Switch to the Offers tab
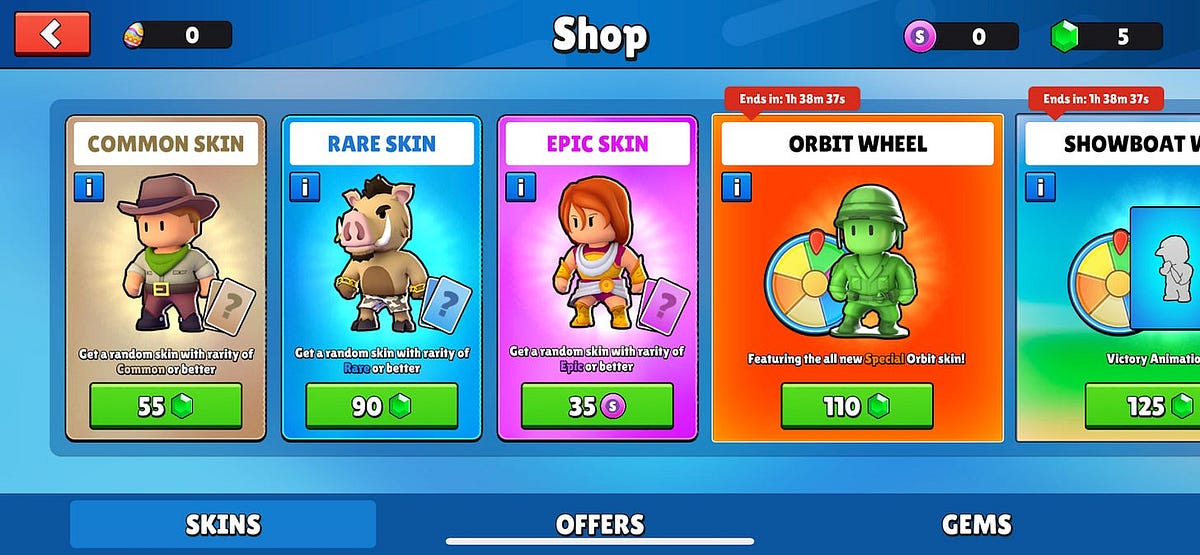The width and height of the screenshot is (1200, 555). tap(600, 524)
